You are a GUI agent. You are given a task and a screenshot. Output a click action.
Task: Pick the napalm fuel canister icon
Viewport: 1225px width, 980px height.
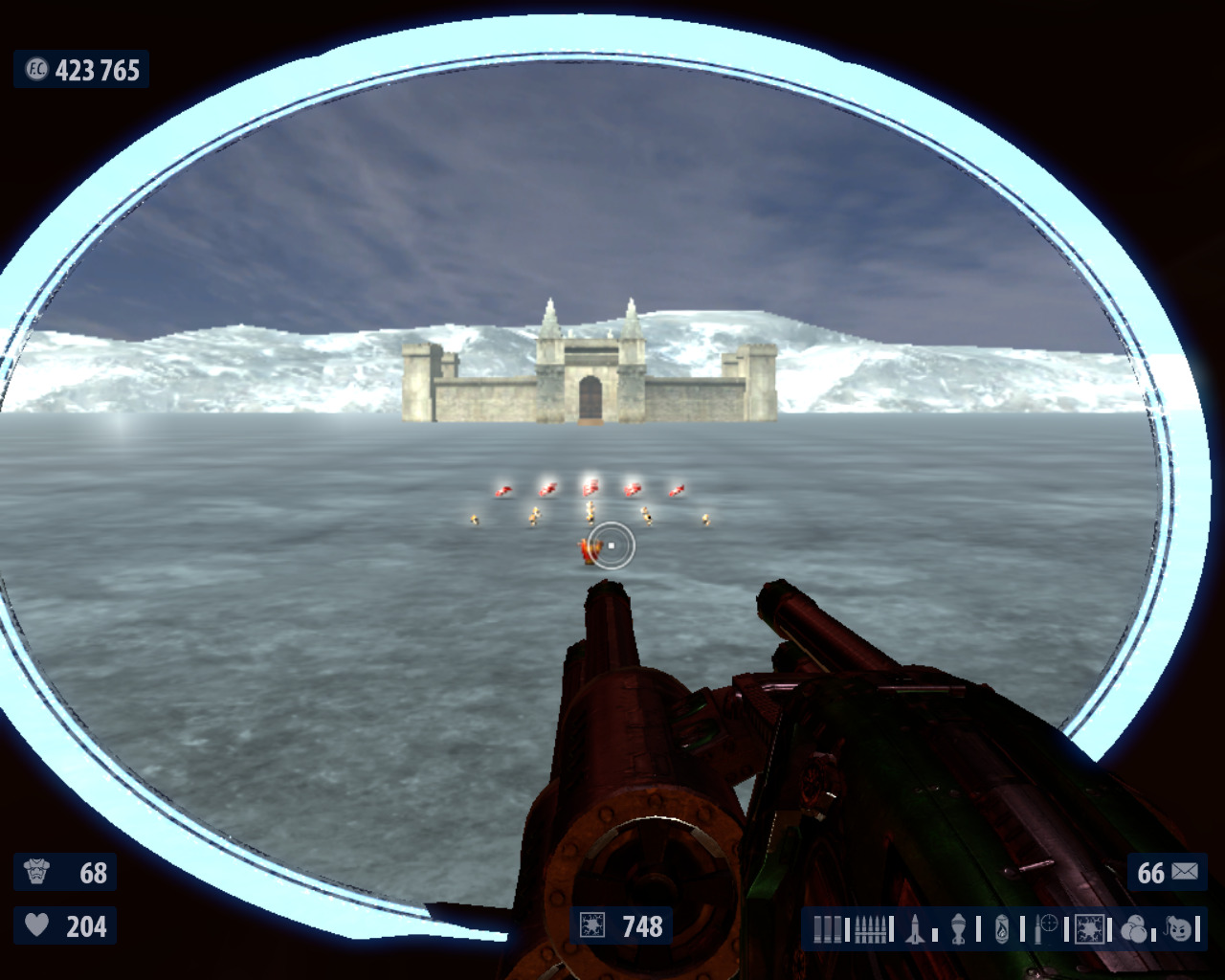tap(1002, 928)
